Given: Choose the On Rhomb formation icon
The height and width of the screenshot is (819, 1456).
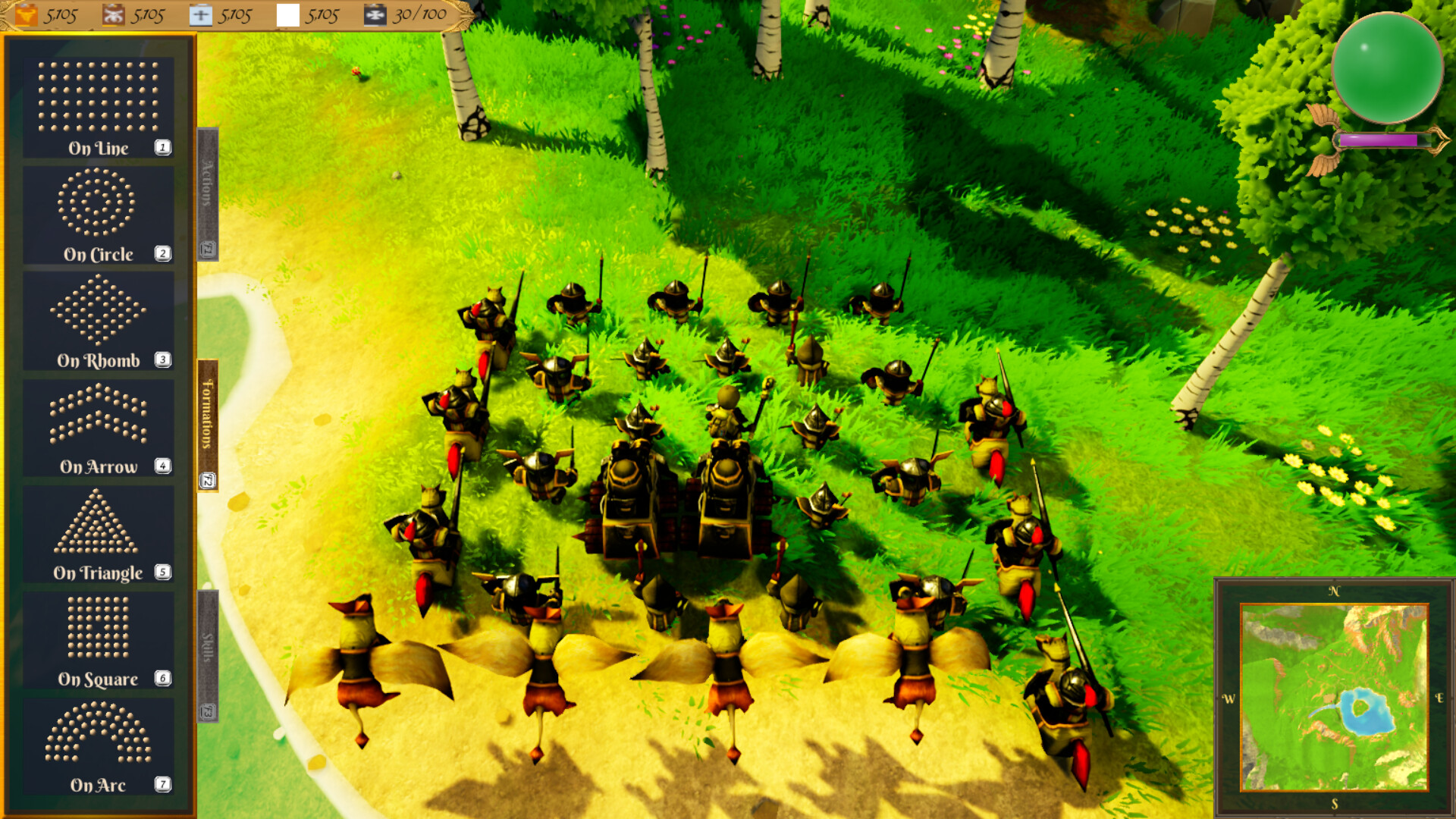Looking at the screenshot, I should coord(99,318).
